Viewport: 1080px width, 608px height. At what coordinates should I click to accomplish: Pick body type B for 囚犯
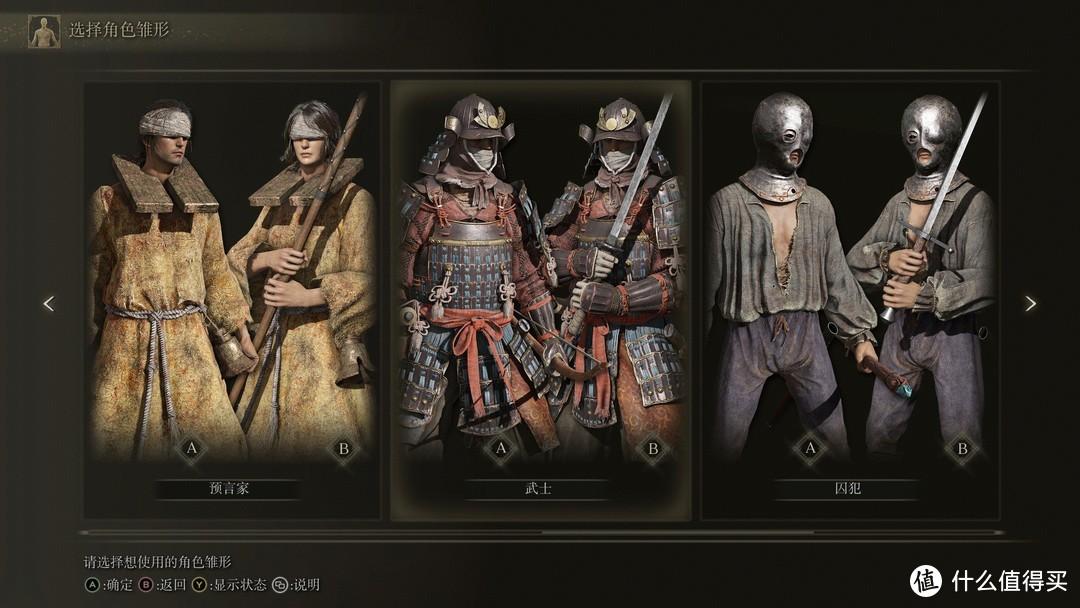click(x=962, y=449)
